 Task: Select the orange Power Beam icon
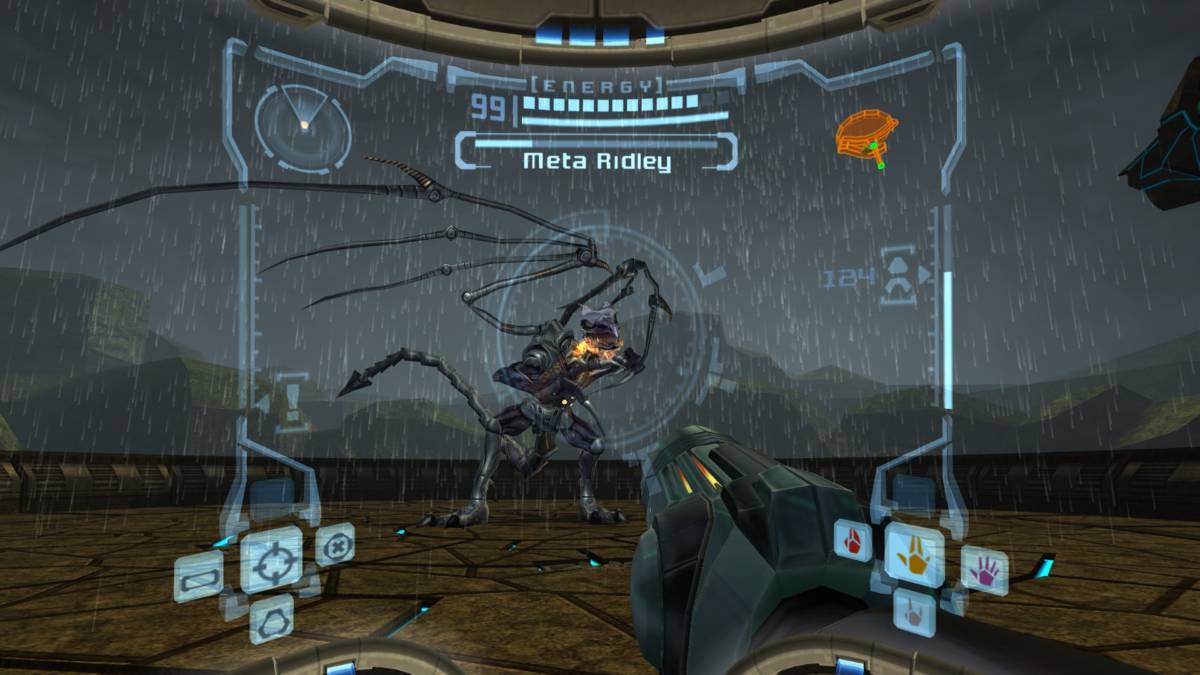tap(914, 549)
